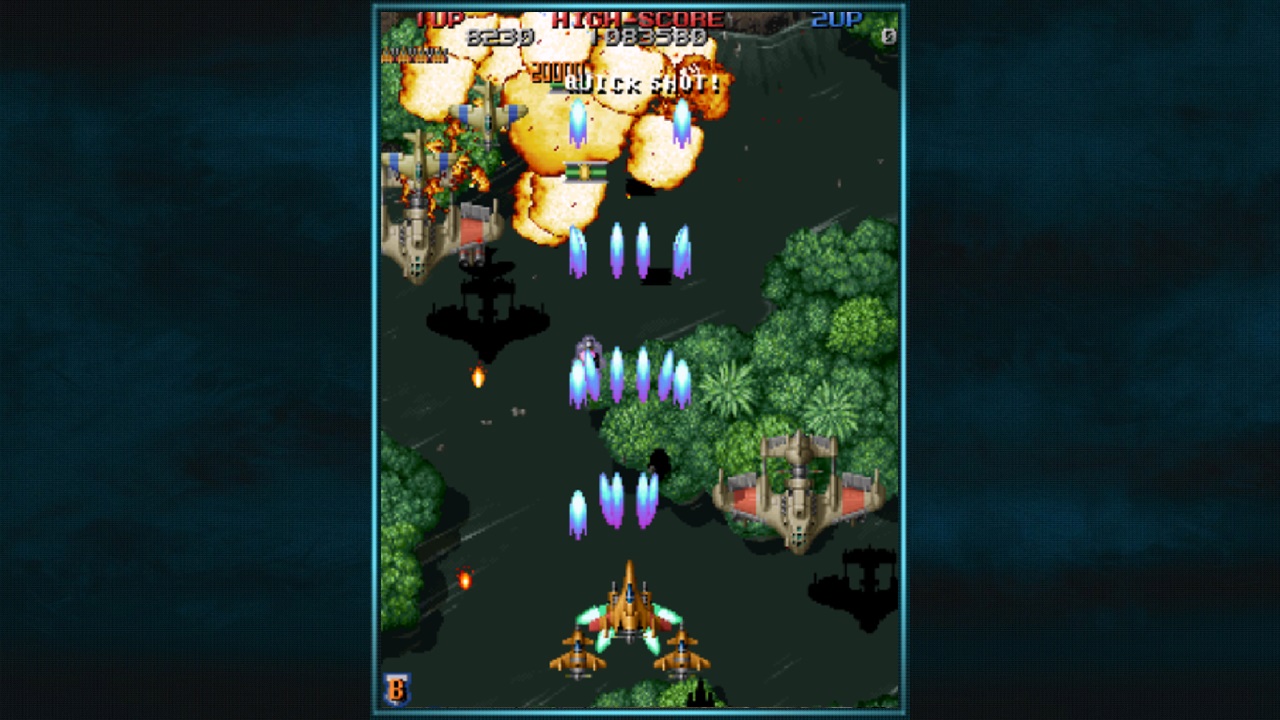The height and width of the screenshot is (720, 1280).
Task: Click the bomb stock B icon
Action: 397,689
